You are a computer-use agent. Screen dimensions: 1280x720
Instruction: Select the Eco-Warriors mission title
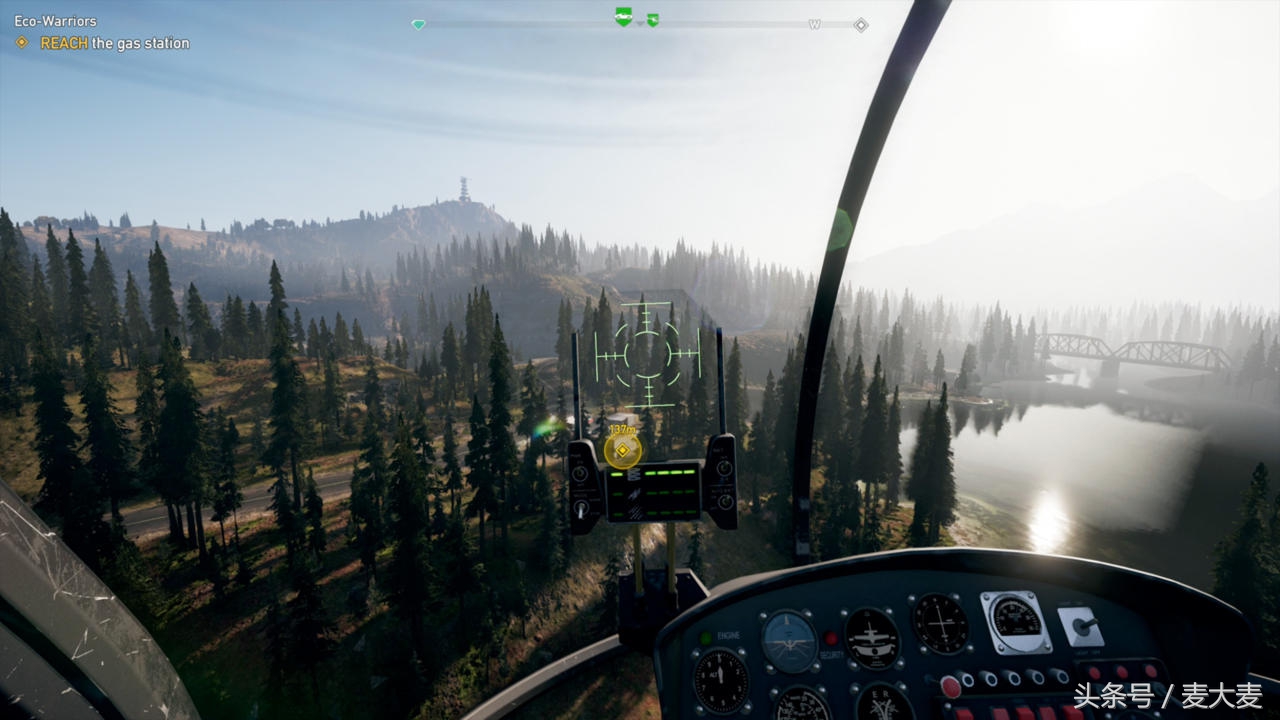click(x=55, y=21)
